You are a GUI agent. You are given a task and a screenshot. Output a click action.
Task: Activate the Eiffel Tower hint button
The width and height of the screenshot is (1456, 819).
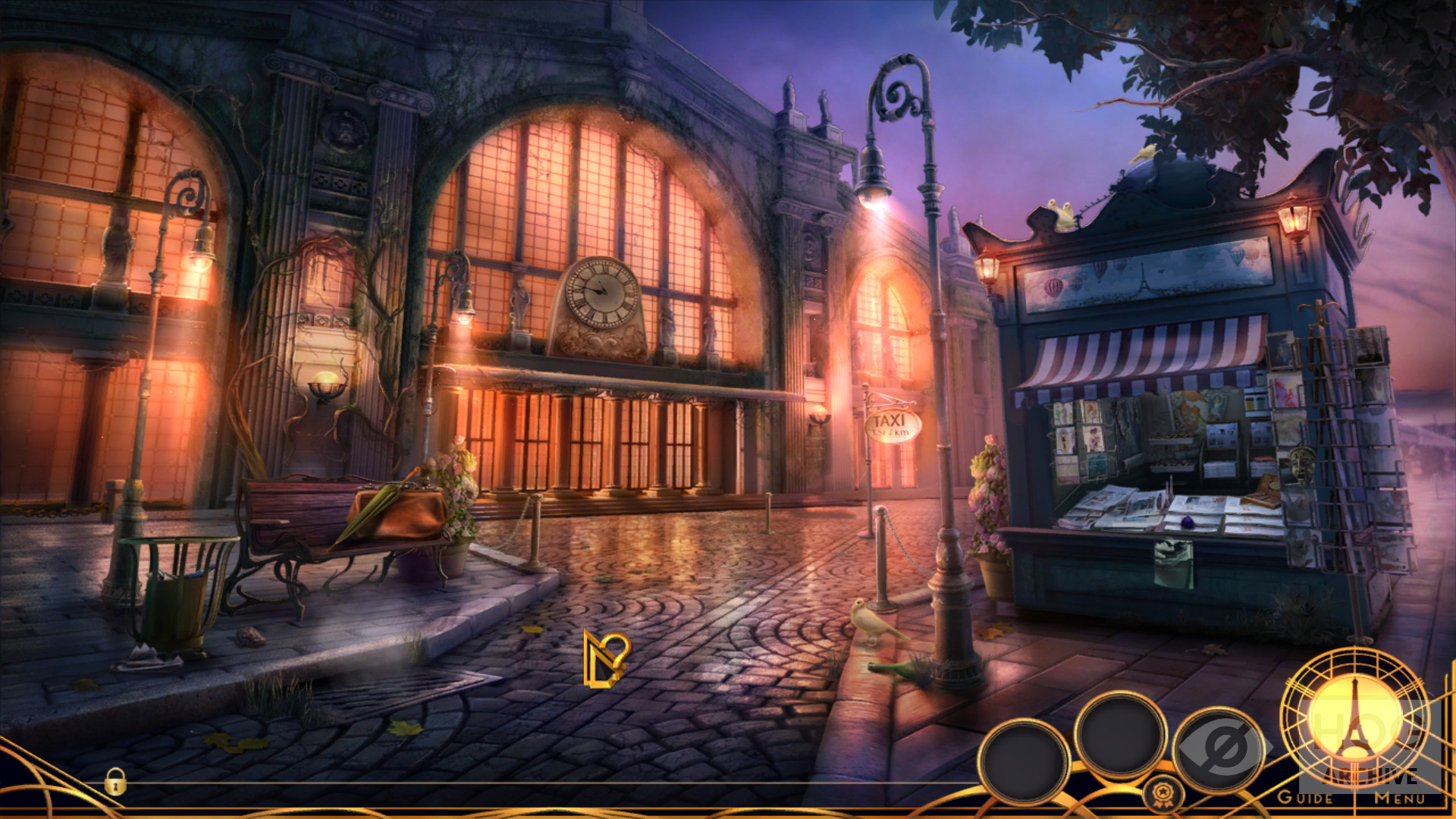pos(1355,717)
